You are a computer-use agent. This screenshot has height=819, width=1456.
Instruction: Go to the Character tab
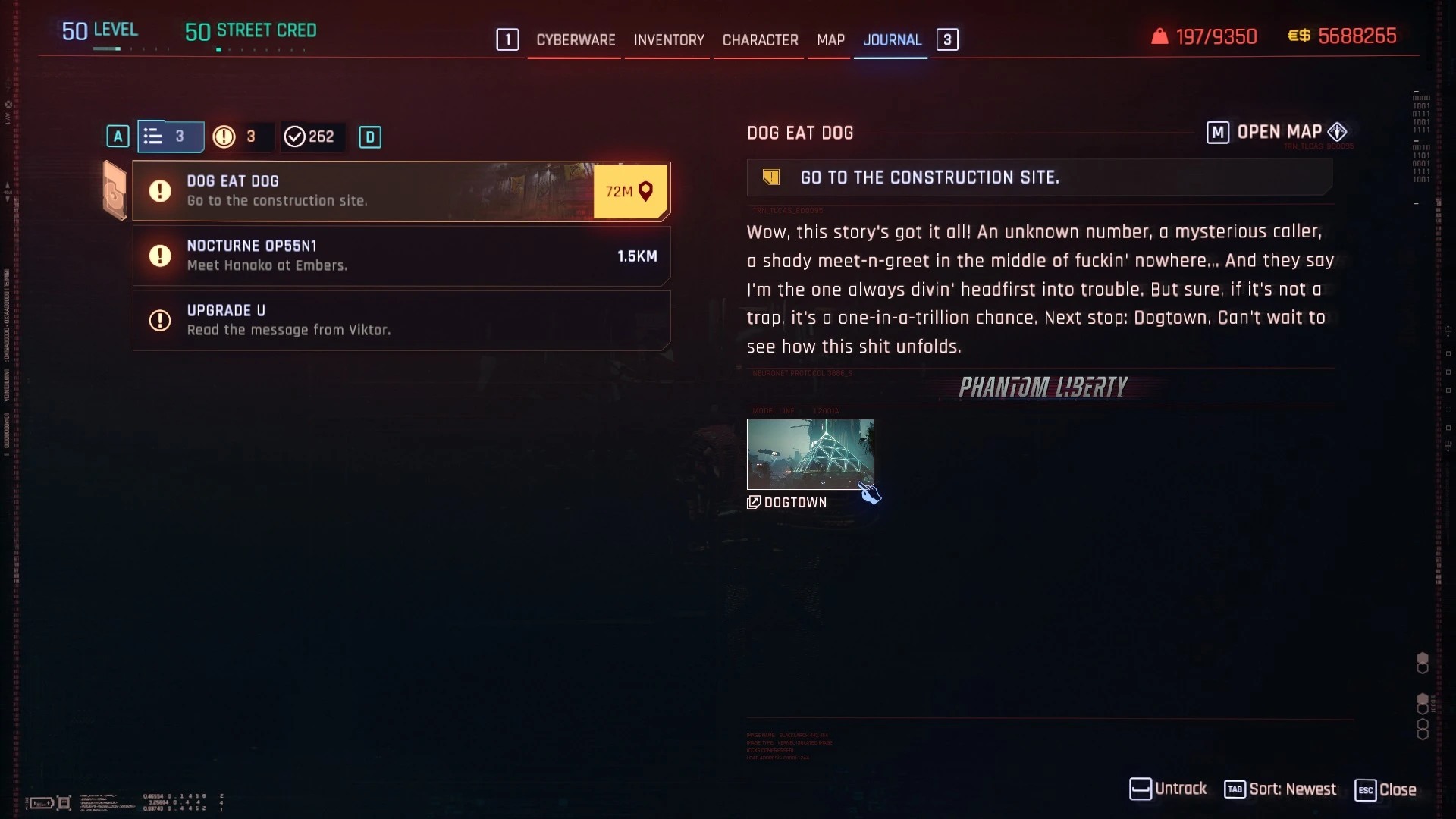tap(760, 40)
